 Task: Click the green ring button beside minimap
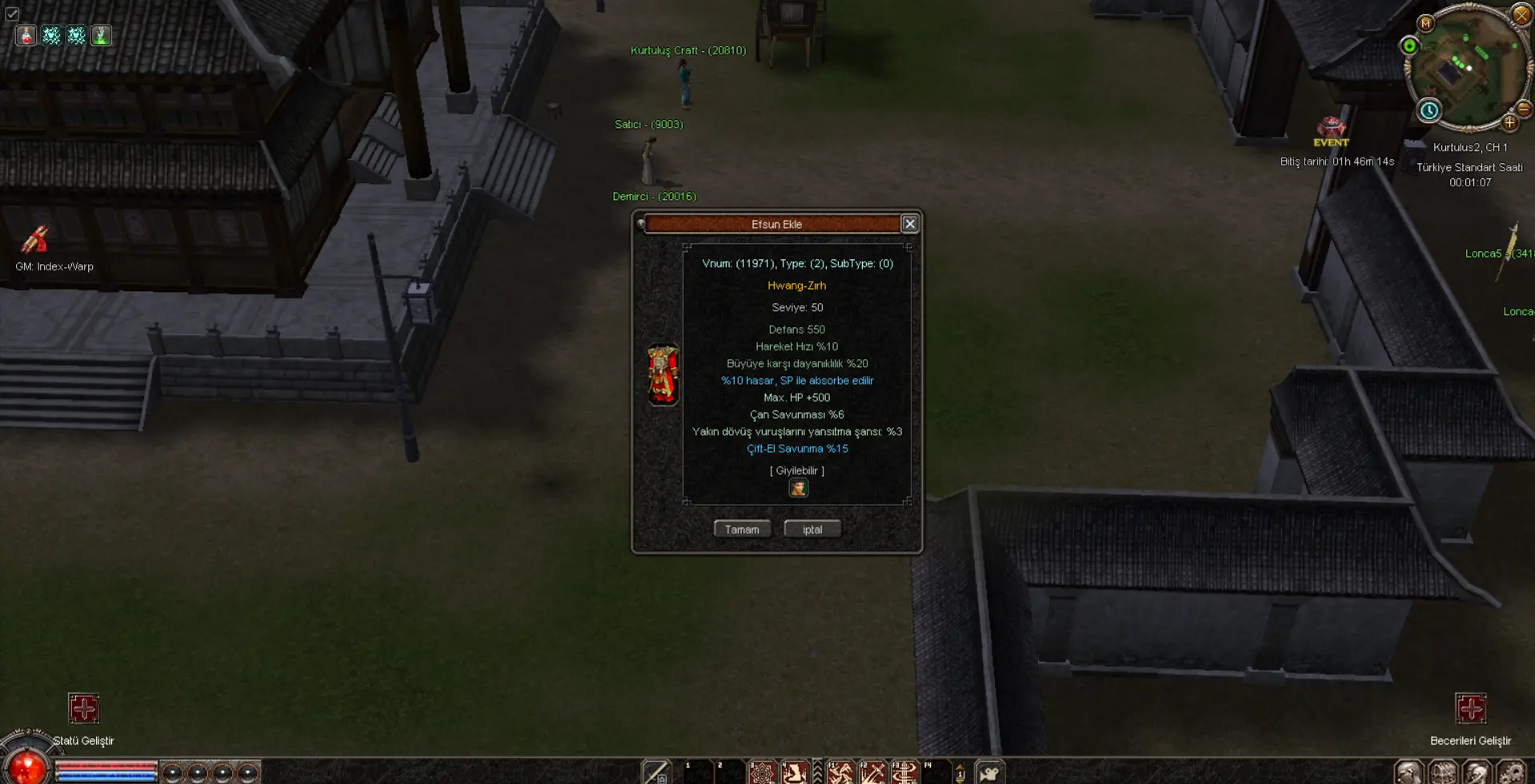coord(1409,46)
